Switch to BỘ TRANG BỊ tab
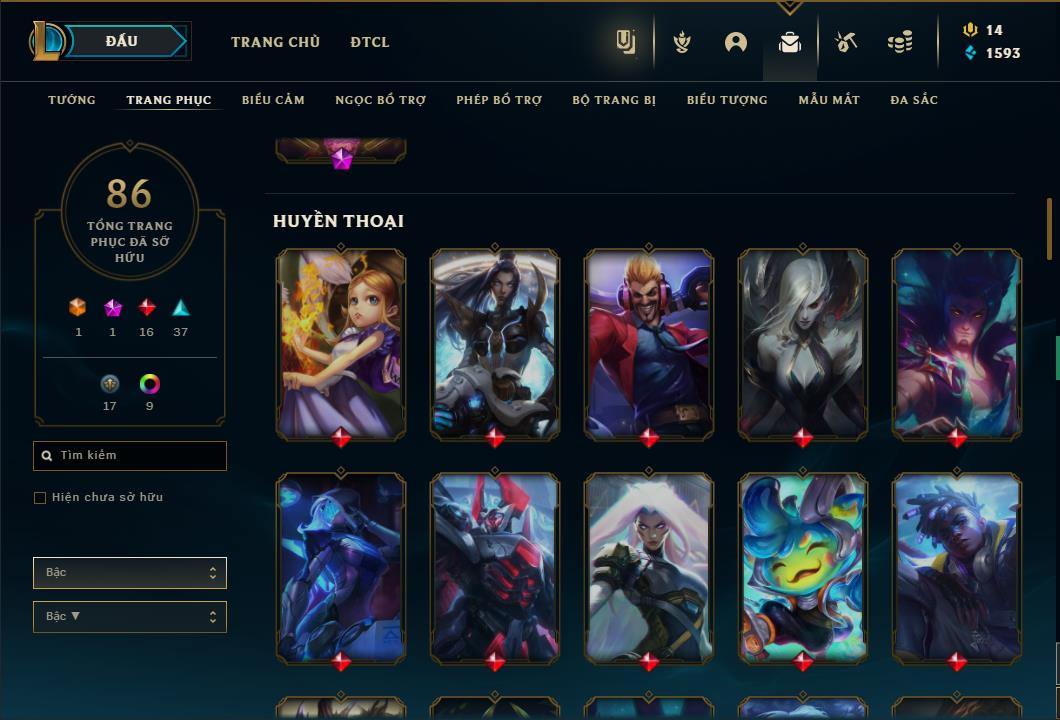This screenshot has height=720, width=1060. tap(614, 100)
